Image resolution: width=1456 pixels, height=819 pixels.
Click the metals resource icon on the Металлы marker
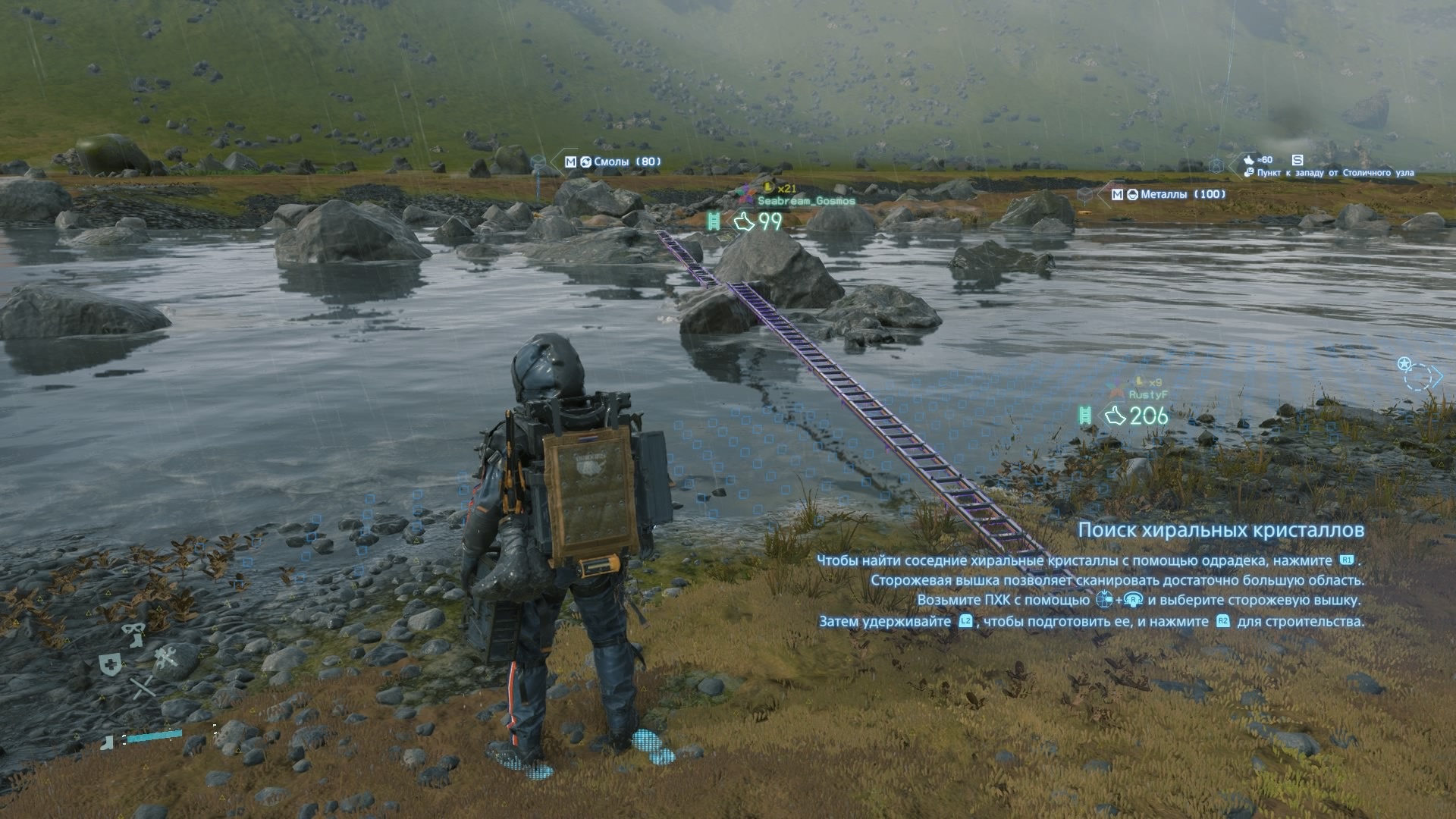(x=1133, y=194)
